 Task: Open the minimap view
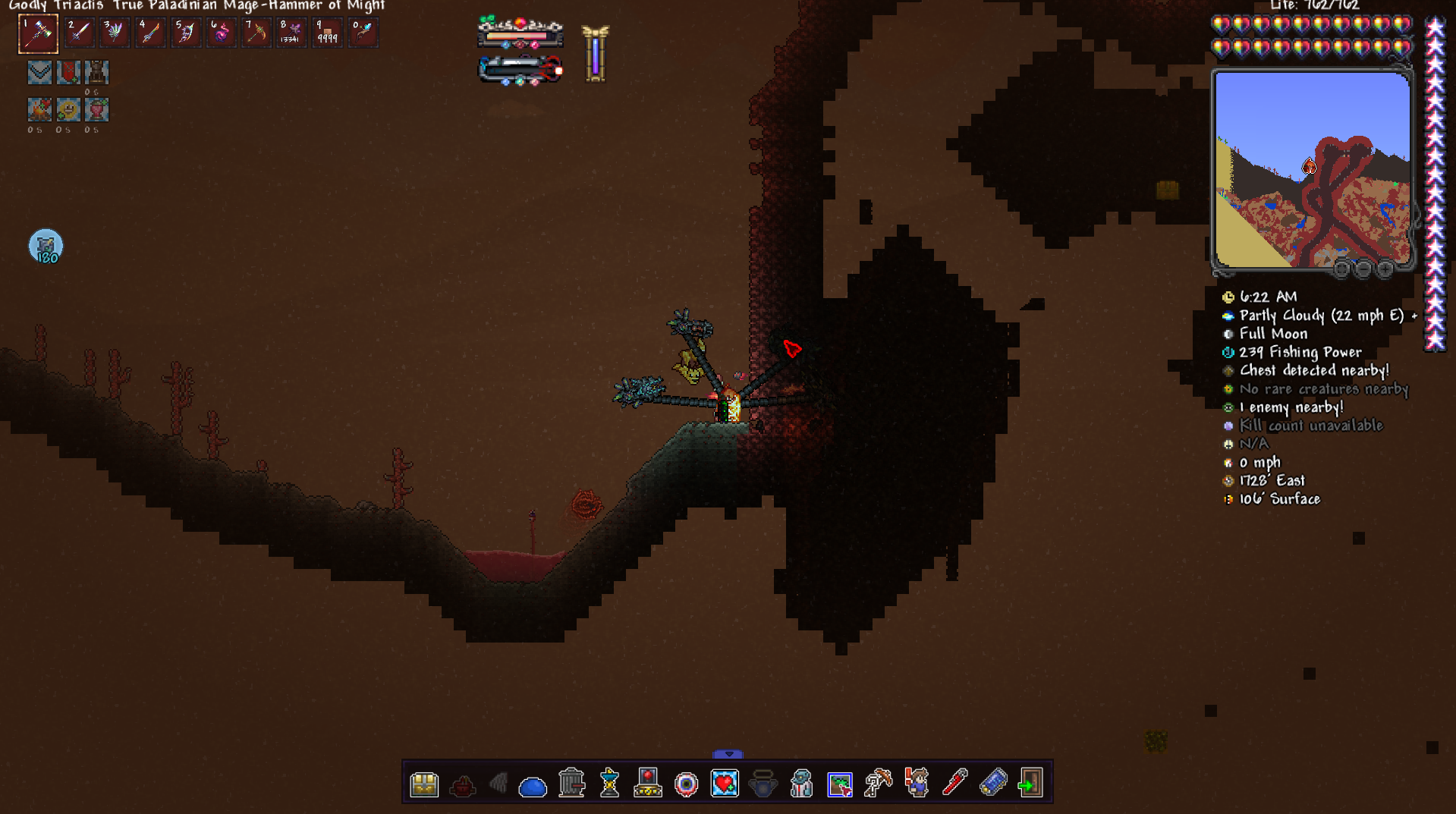click(x=1312, y=168)
